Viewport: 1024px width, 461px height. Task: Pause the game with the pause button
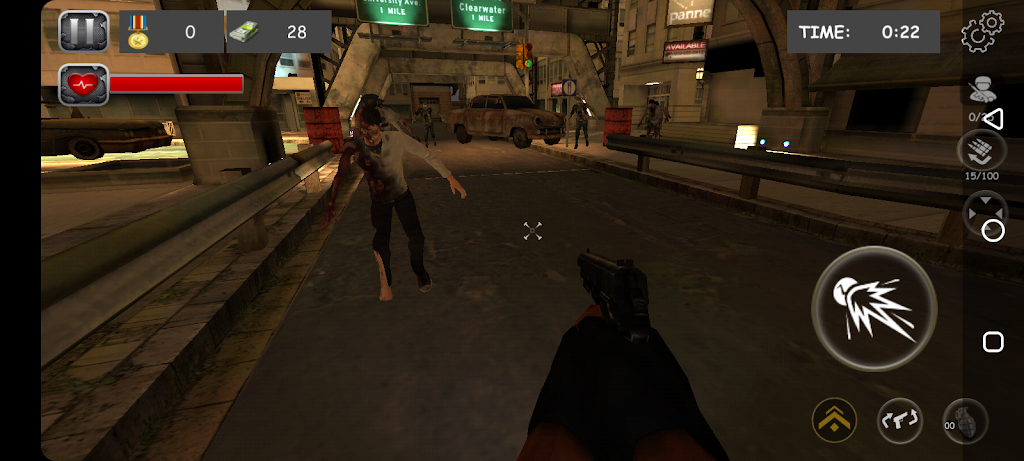(x=83, y=32)
